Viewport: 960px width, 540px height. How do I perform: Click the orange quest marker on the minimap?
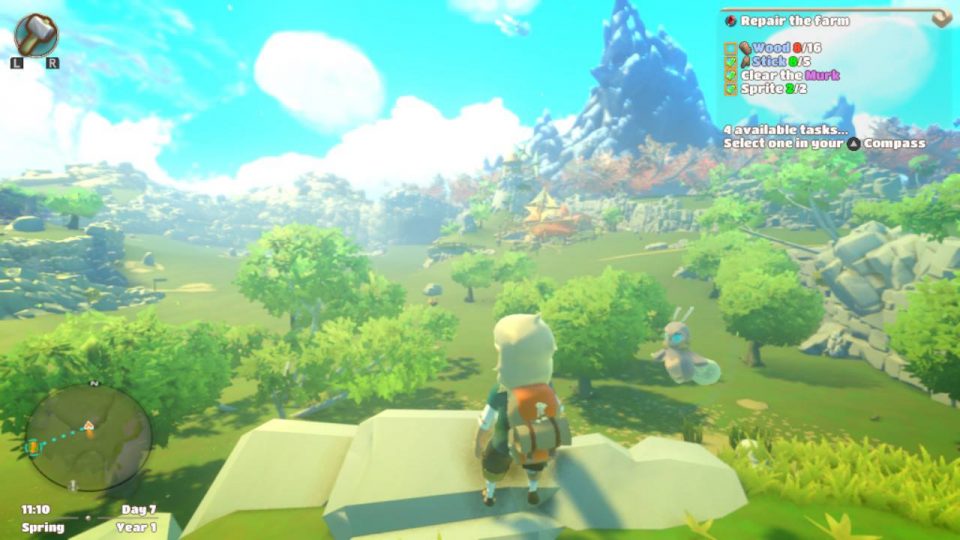[33, 445]
